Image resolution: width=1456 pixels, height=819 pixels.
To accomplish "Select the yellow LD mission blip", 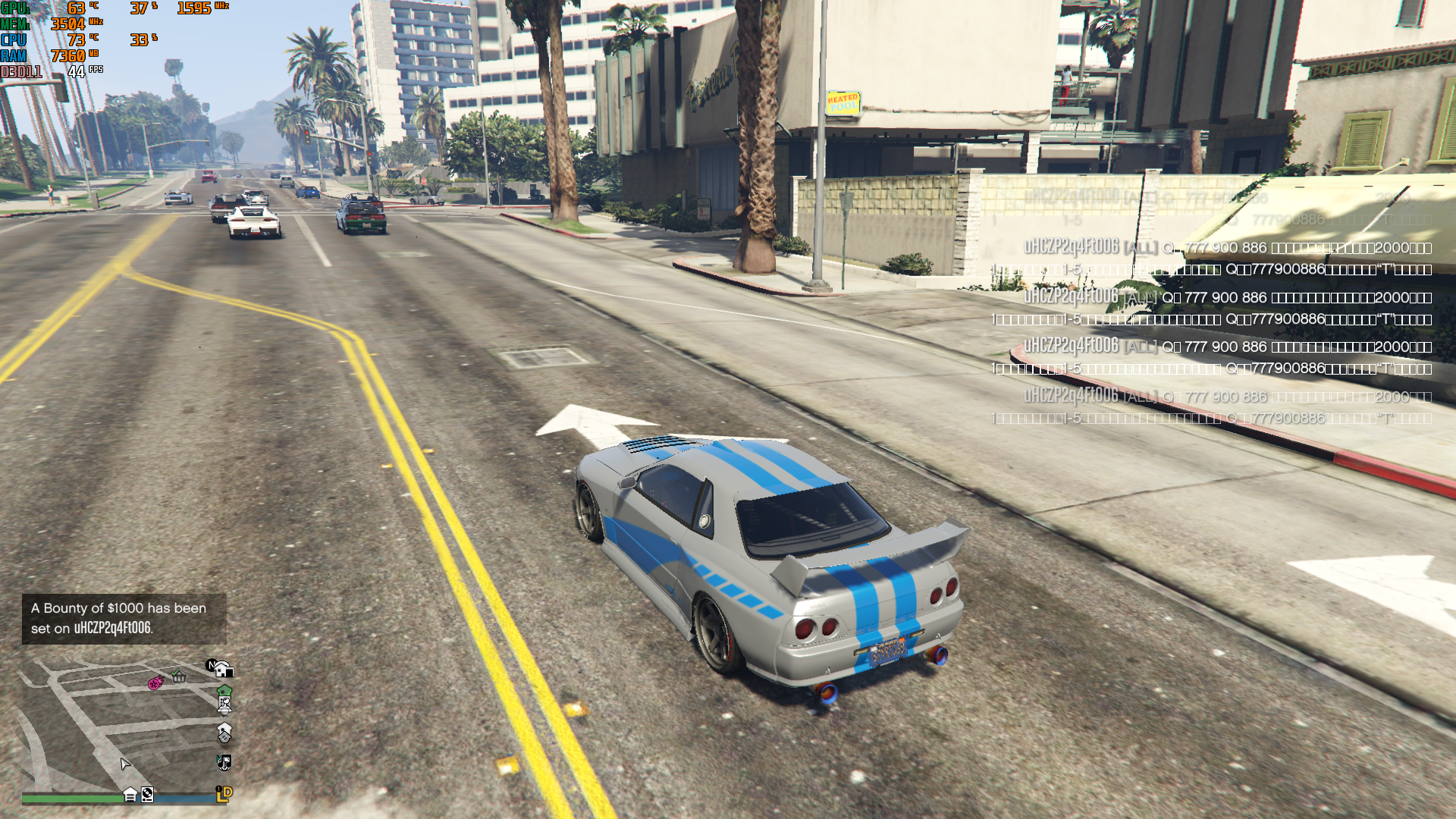I will [224, 793].
